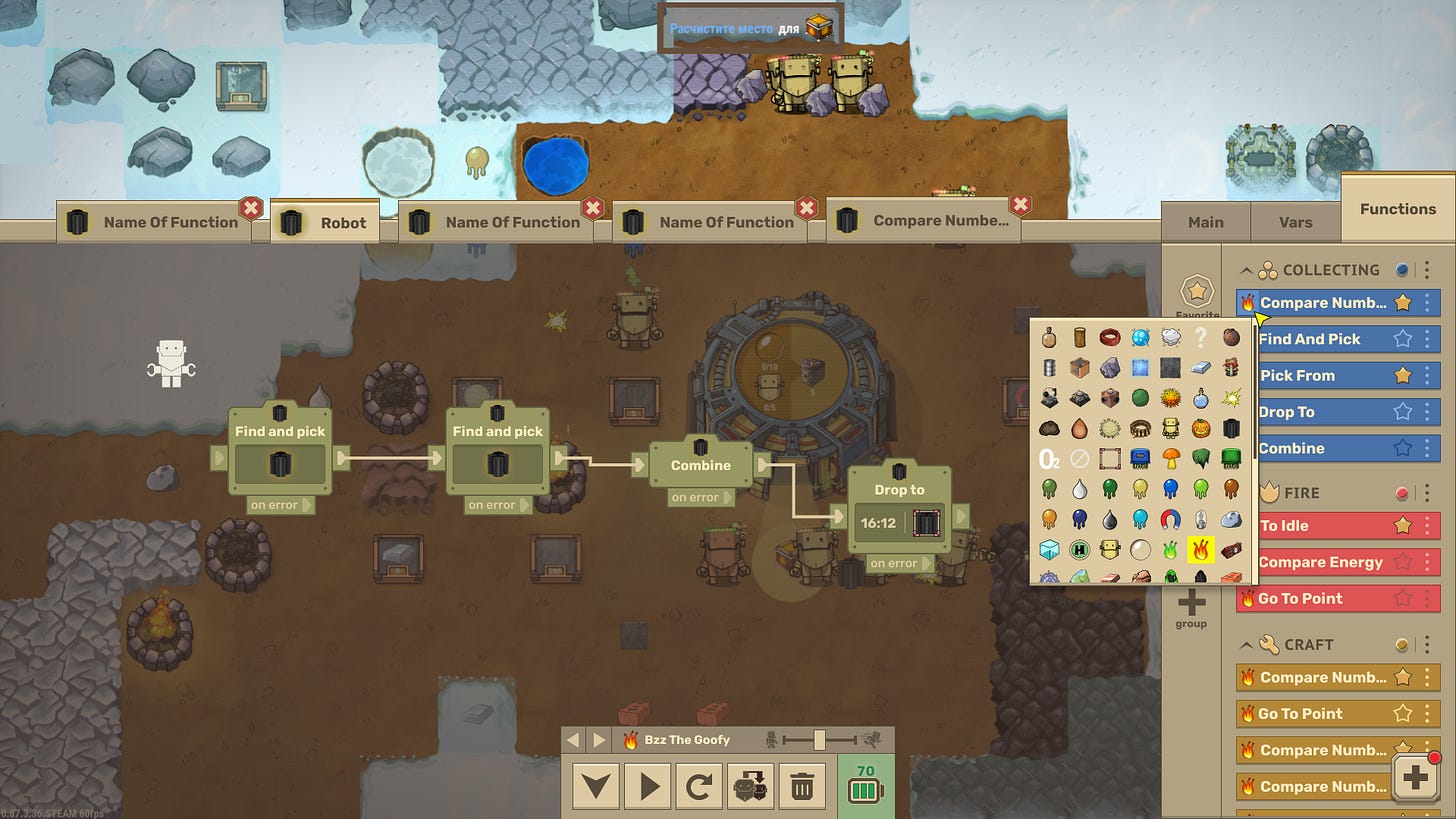Copy program to other robots
Screen dimensions: 1456x819
click(x=750, y=787)
